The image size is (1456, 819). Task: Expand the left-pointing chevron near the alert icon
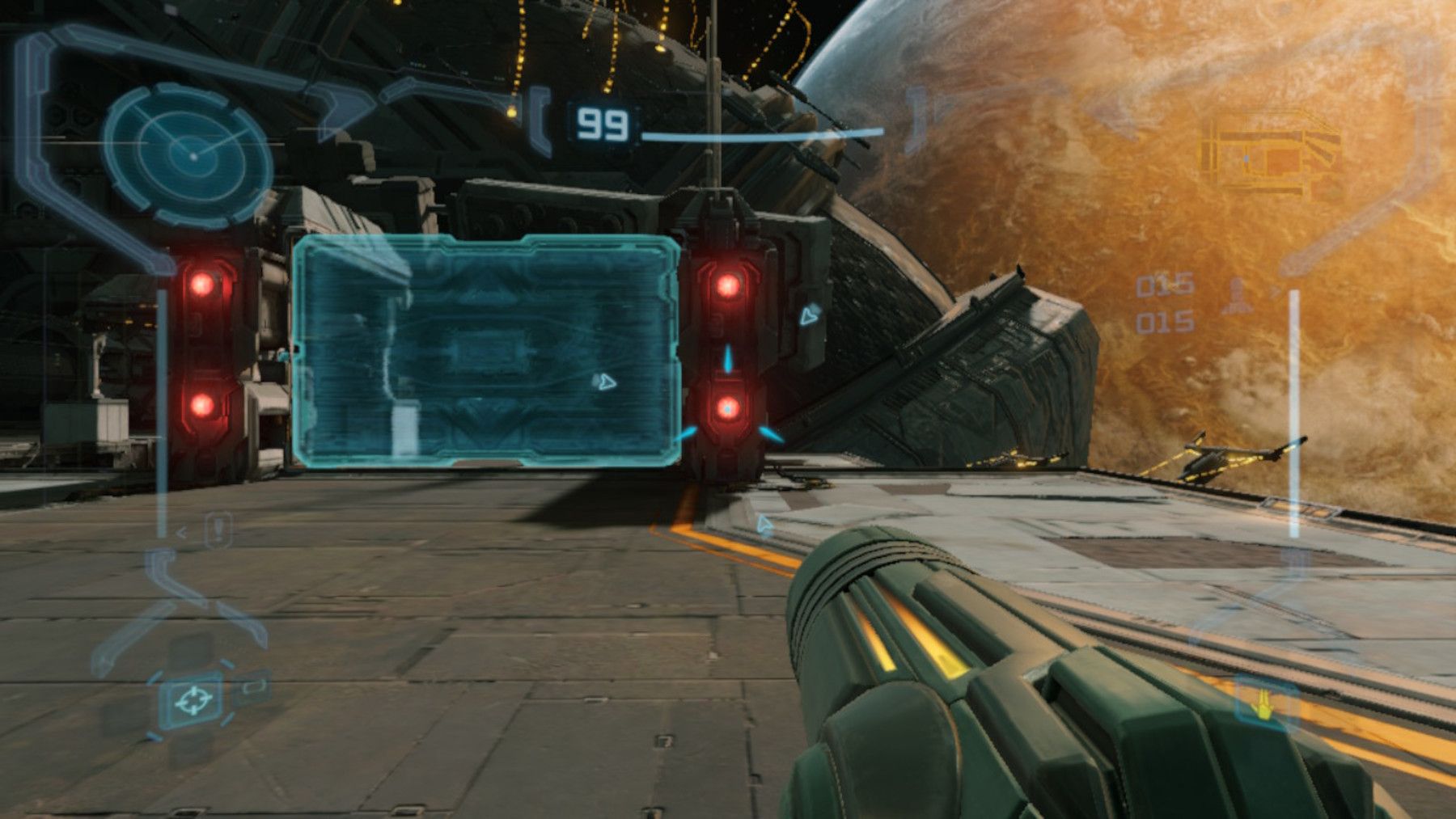click(x=181, y=531)
